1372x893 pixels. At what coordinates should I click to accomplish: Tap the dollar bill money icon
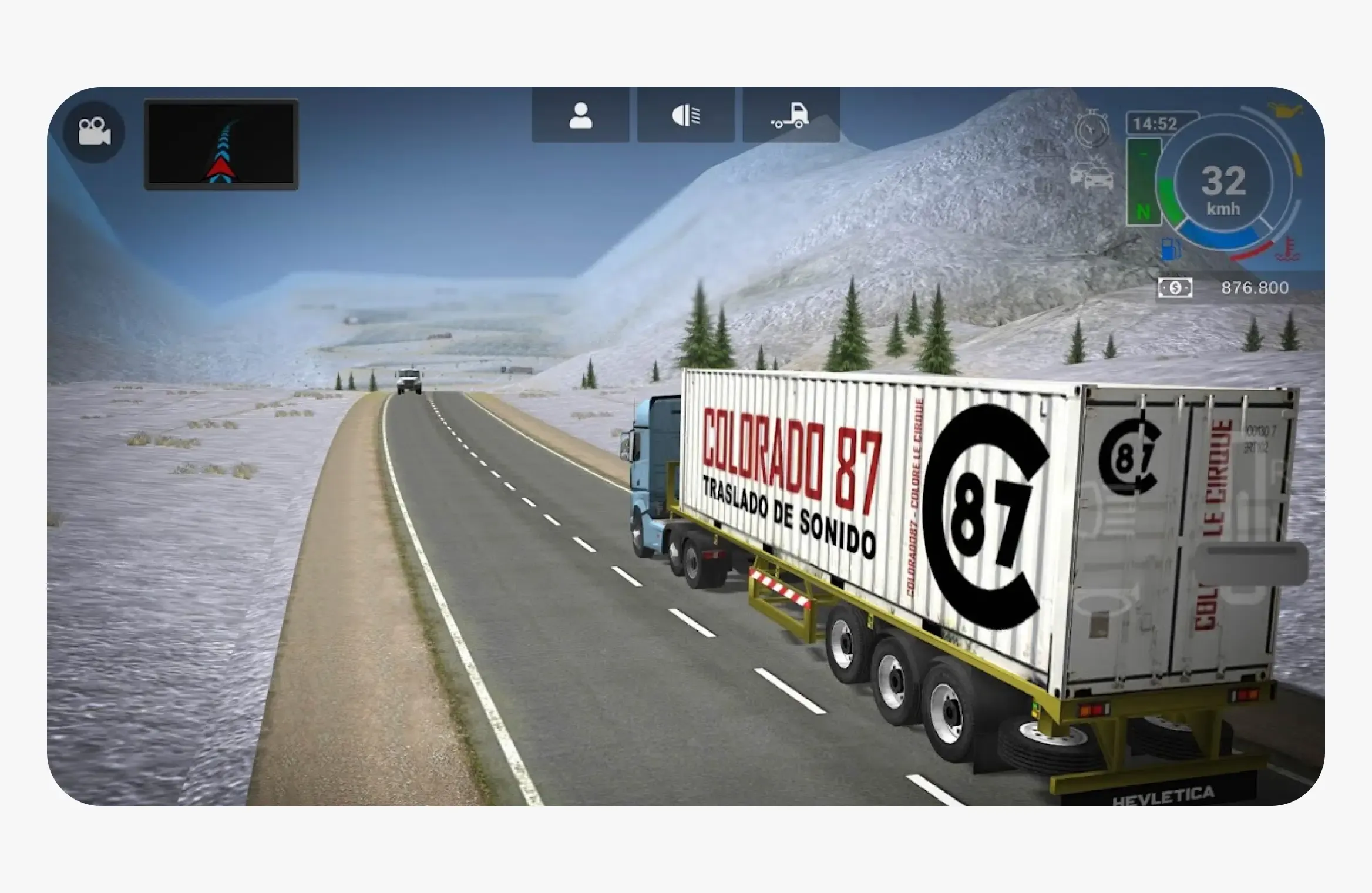pyautogui.click(x=1175, y=289)
